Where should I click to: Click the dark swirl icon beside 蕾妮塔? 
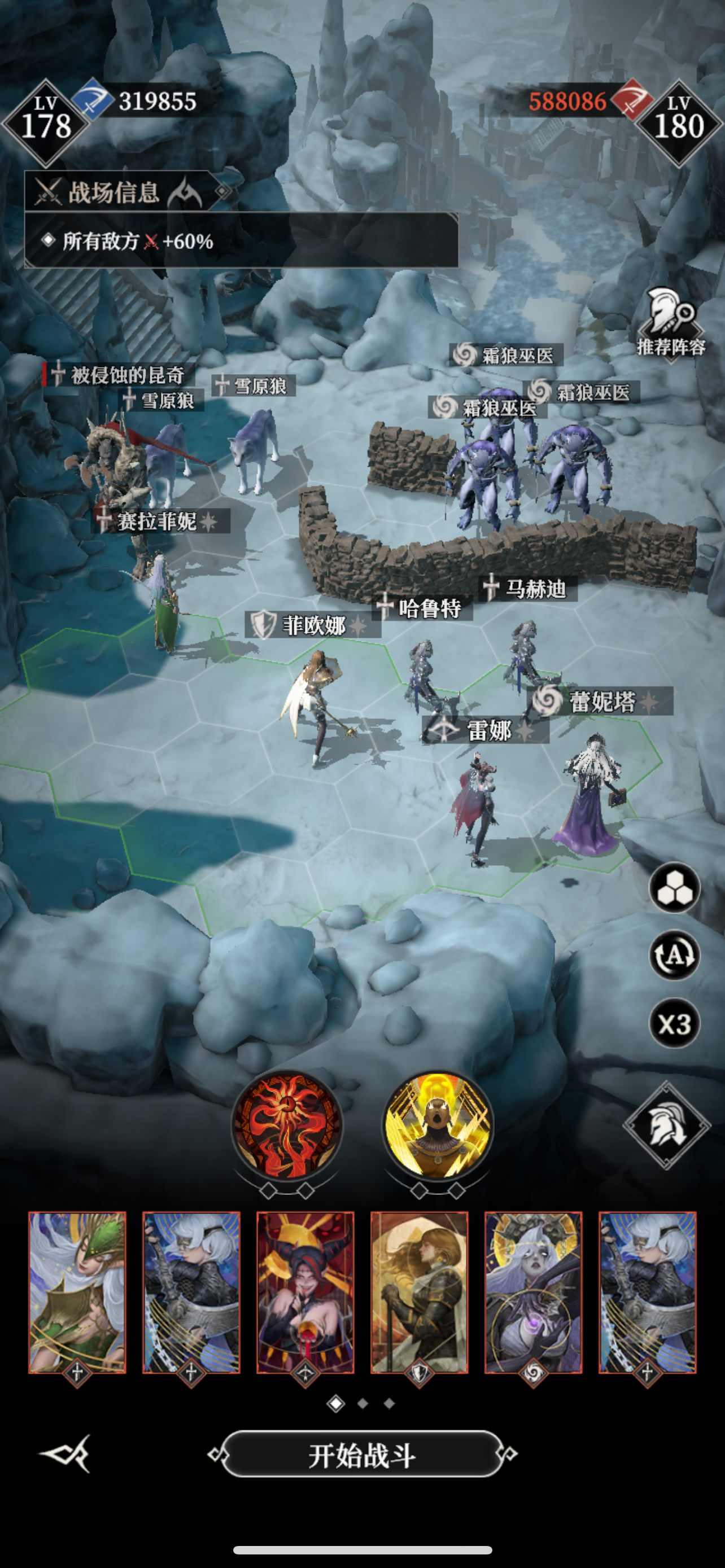[547, 699]
